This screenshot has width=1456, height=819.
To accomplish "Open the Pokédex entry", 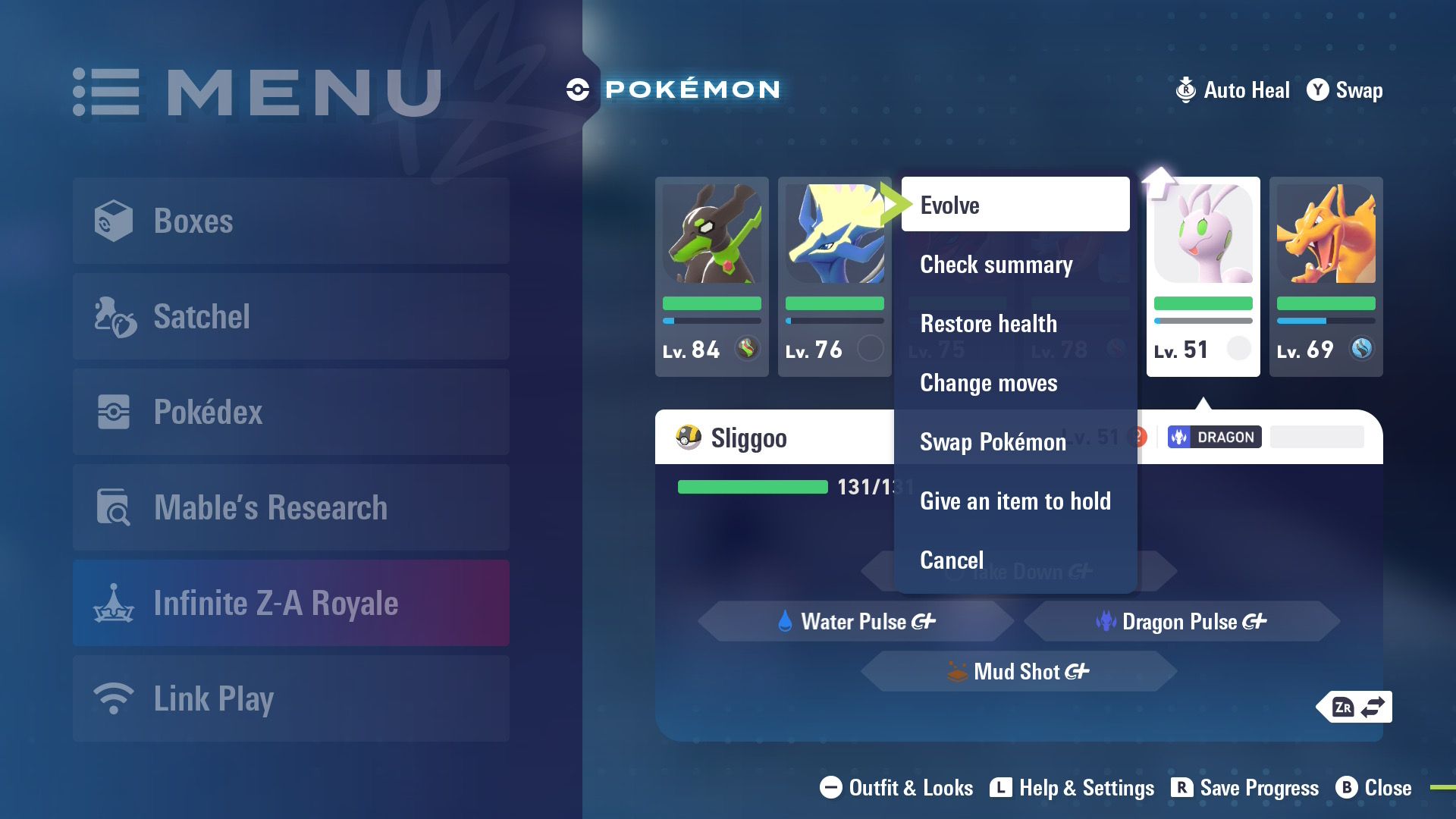I will tap(291, 412).
